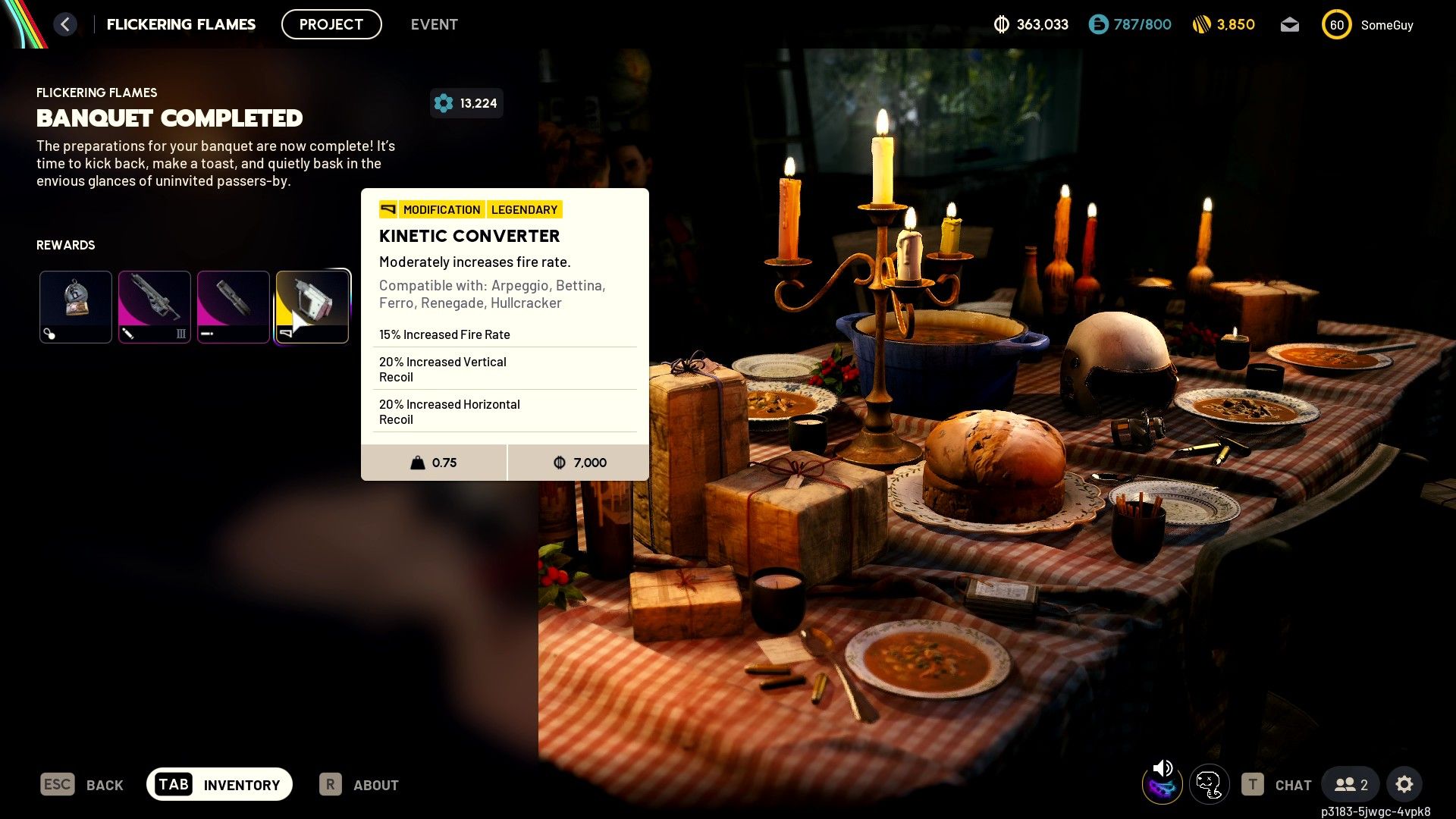This screenshot has height=819, width=1456.
Task: Open the party members list
Action: tap(1351, 785)
